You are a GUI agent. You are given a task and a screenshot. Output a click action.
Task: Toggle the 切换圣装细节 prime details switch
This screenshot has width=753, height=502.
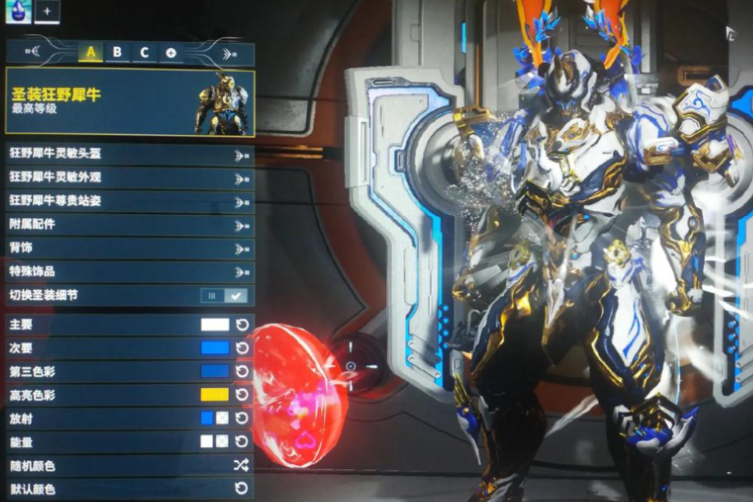click(224, 295)
